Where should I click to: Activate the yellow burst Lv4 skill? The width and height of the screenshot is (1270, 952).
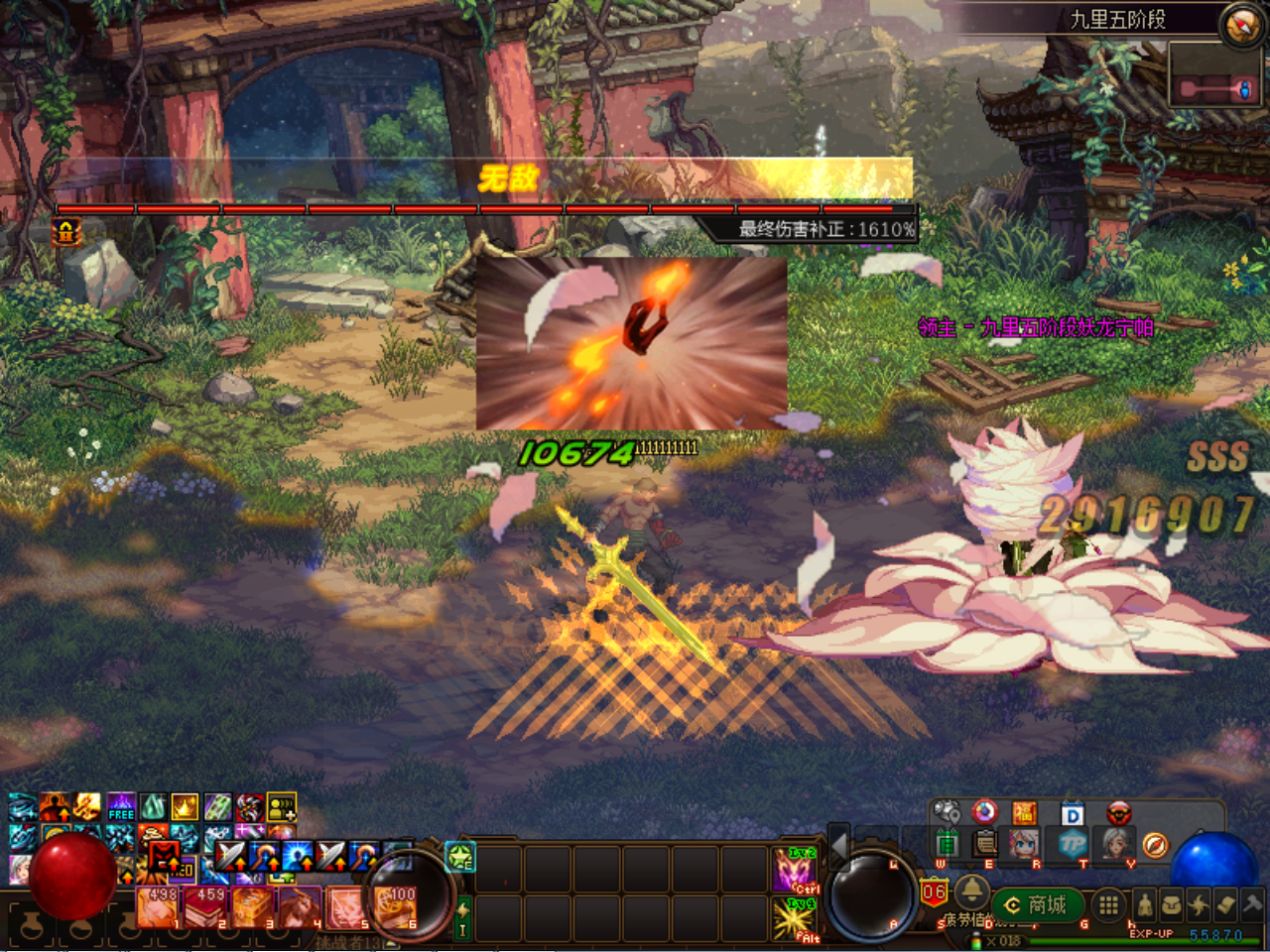point(794,918)
